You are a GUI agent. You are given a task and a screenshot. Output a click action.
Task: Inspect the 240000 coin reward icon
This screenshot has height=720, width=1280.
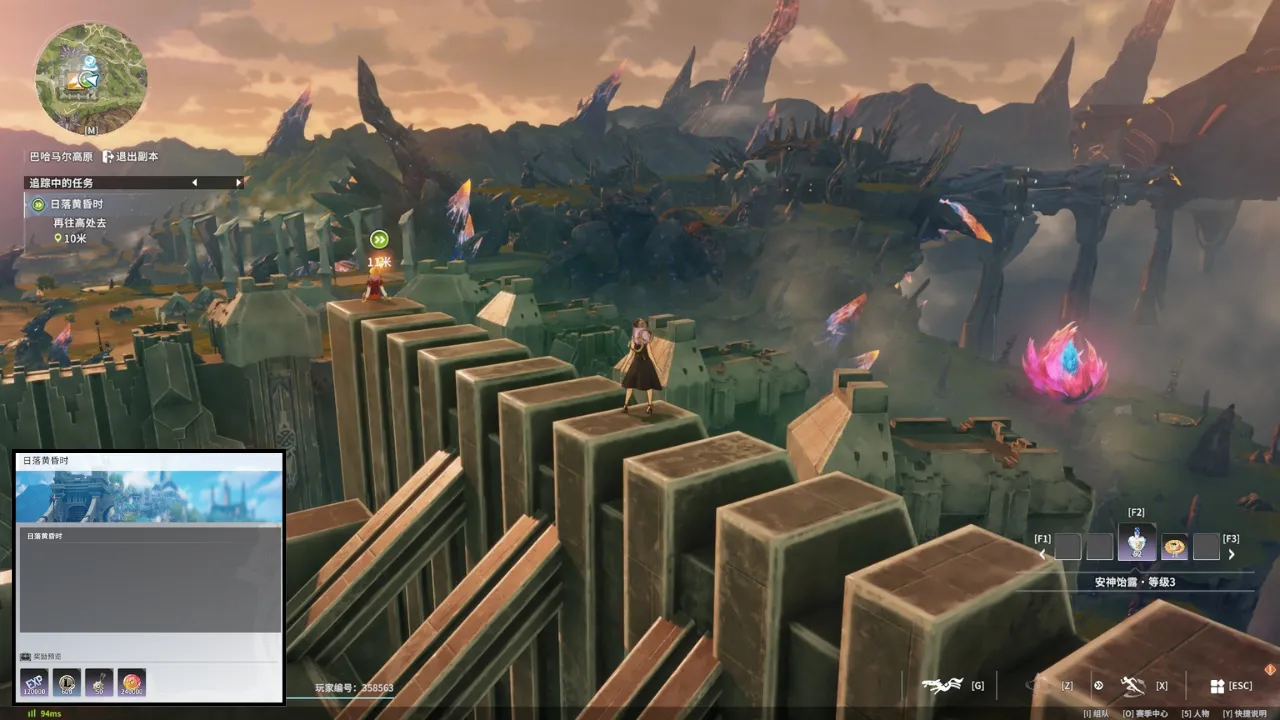132,683
